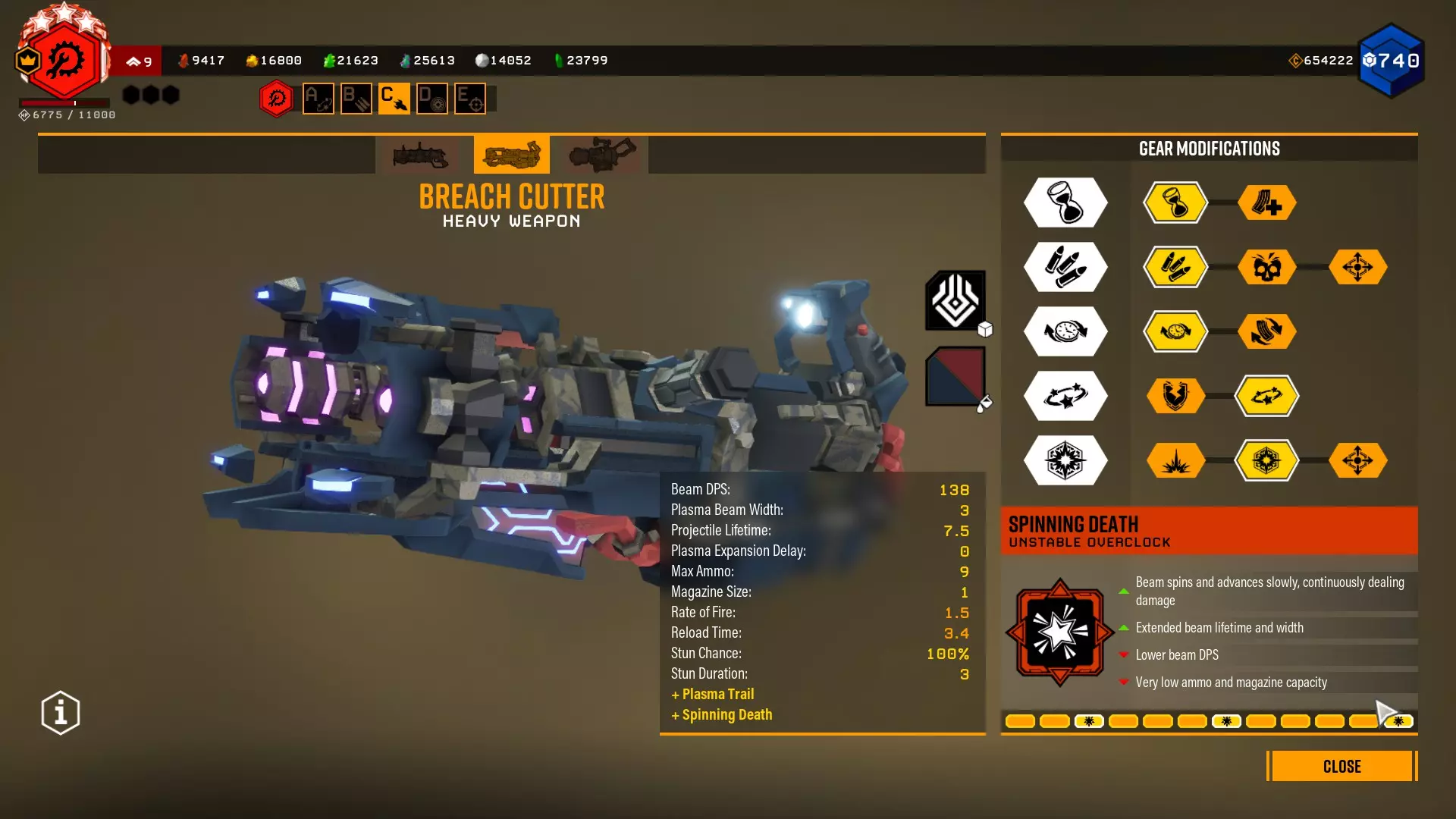1456x819 pixels.
Task: Open the weapon framework selector icon
Action: [955, 300]
